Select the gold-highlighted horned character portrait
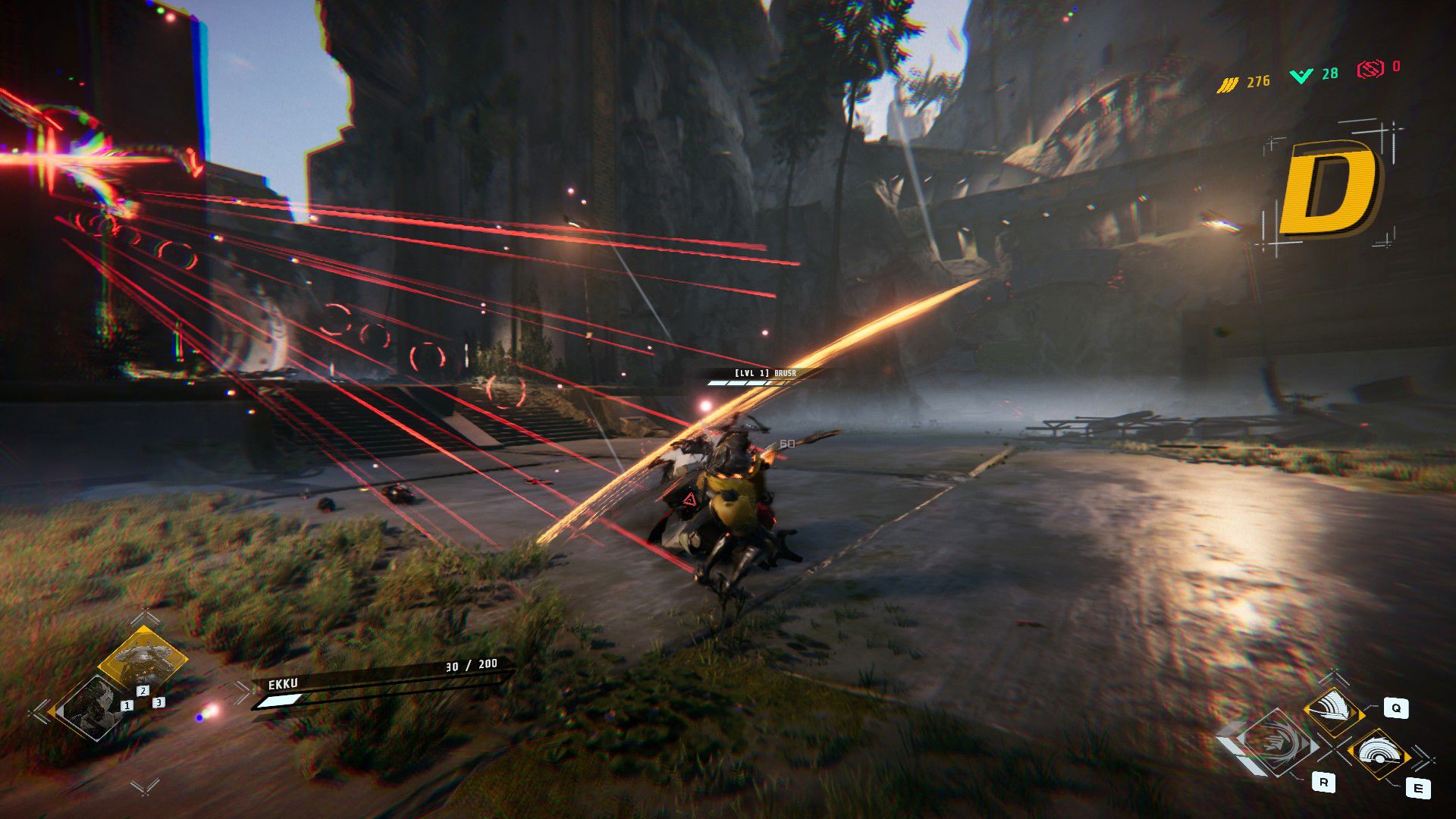Viewport: 1456px width, 819px height. pyautogui.click(x=143, y=658)
